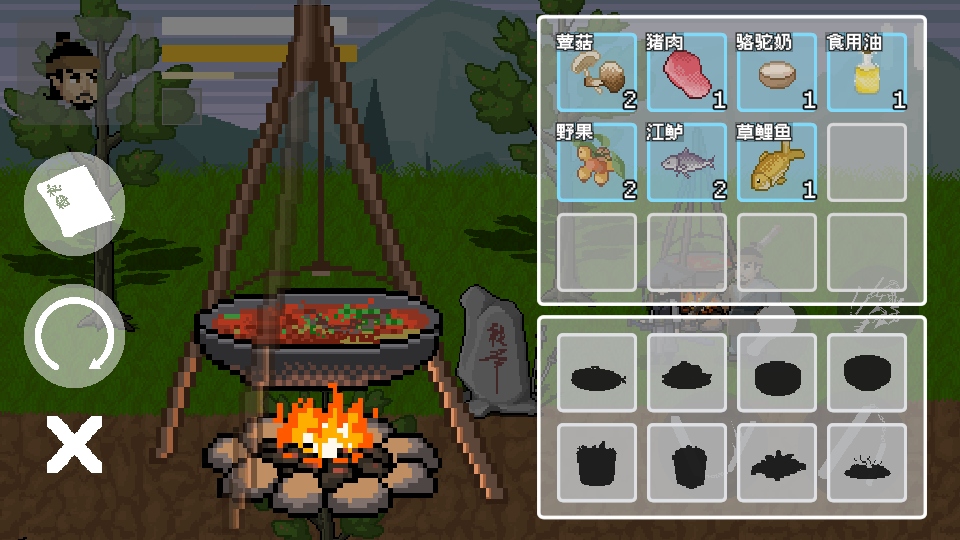960x540 pixels.
Task: Pick the 草鲤鱼 yellow carp slot
Action: point(777,162)
